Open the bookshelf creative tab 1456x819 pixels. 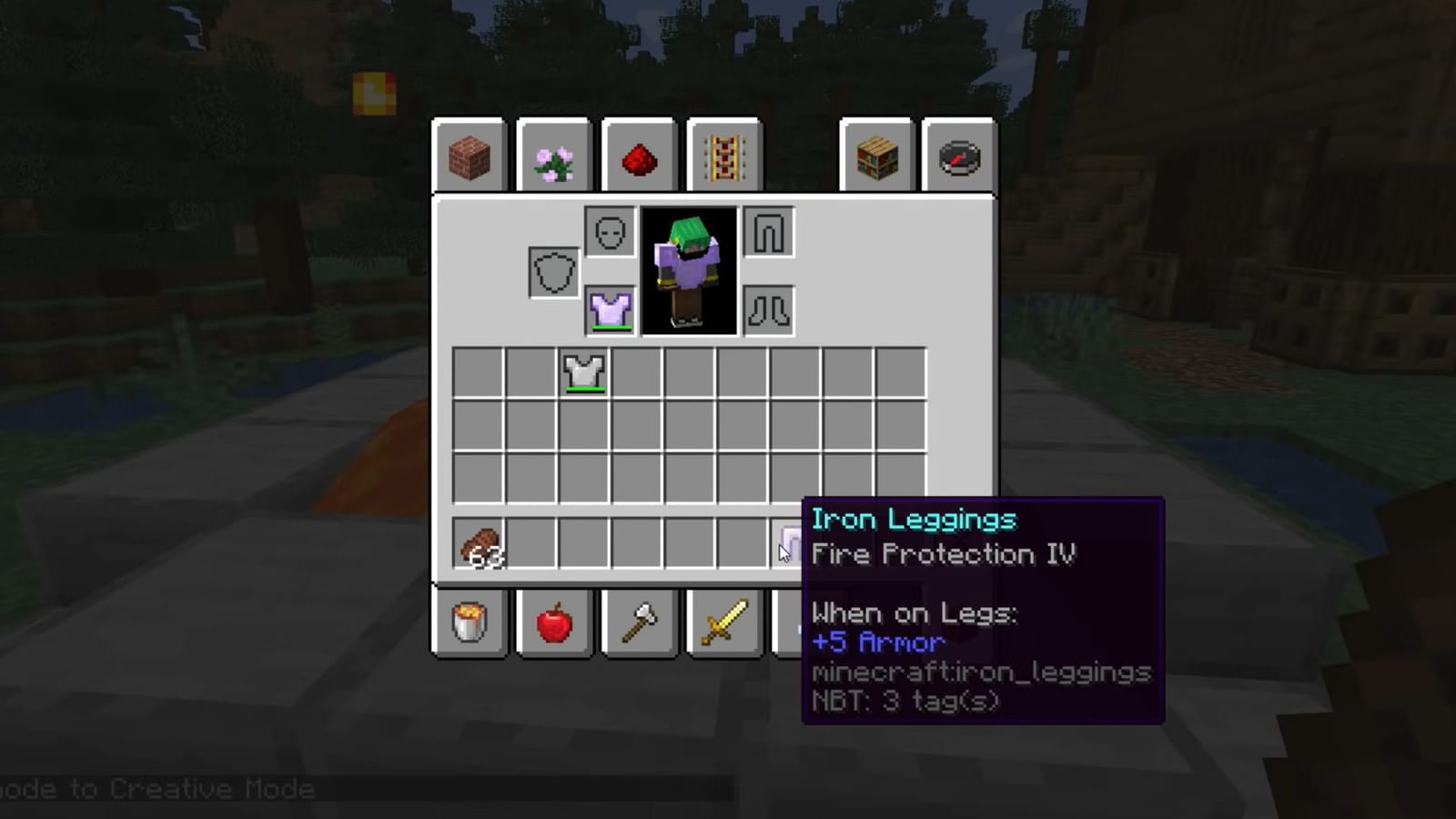(x=876, y=157)
